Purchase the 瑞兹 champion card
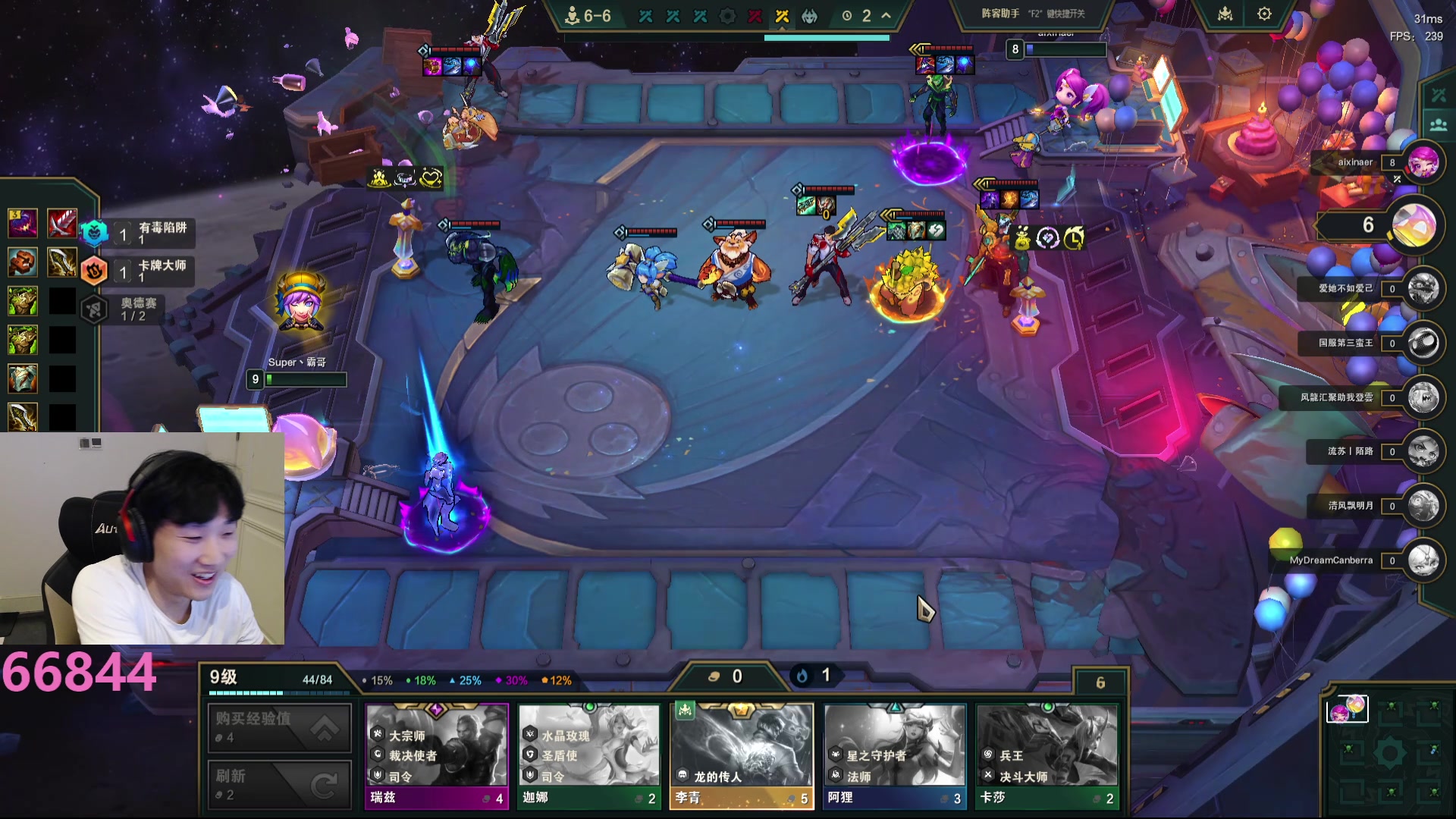This screenshot has width=1456, height=819. (x=436, y=755)
